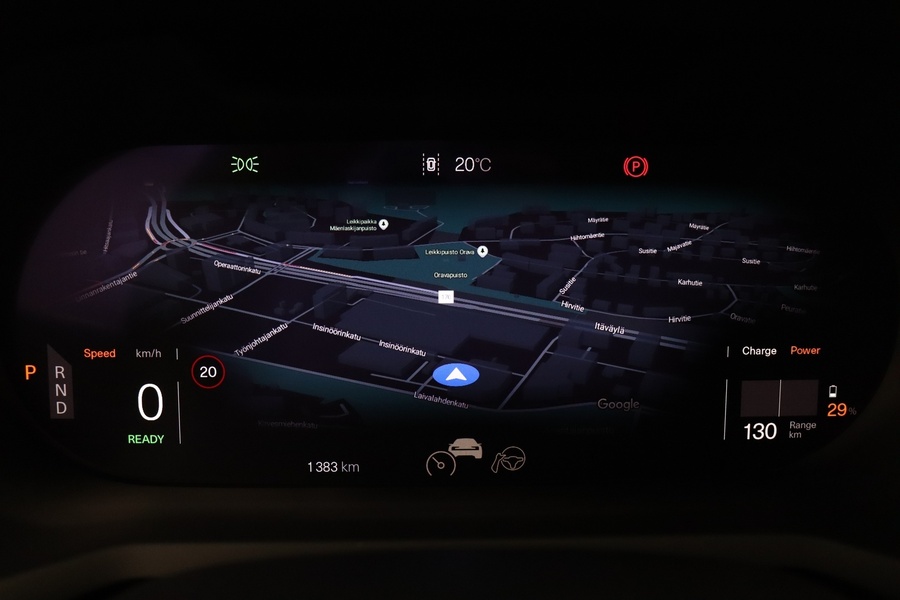The height and width of the screenshot is (600, 900).
Task: Toggle the steering wheel assist icon
Action: point(509,459)
